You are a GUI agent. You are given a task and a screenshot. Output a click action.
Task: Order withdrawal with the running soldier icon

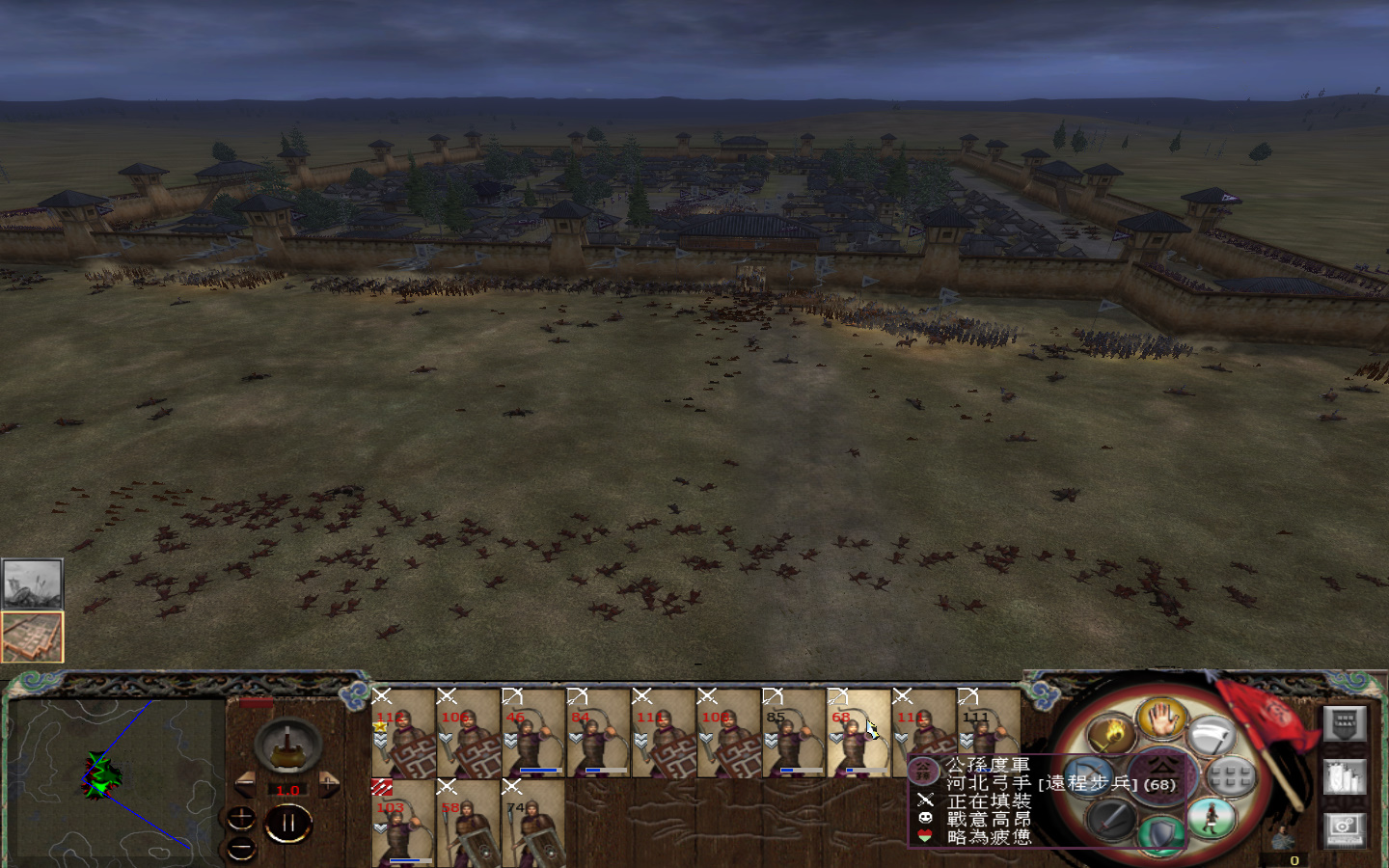coord(1210,818)
